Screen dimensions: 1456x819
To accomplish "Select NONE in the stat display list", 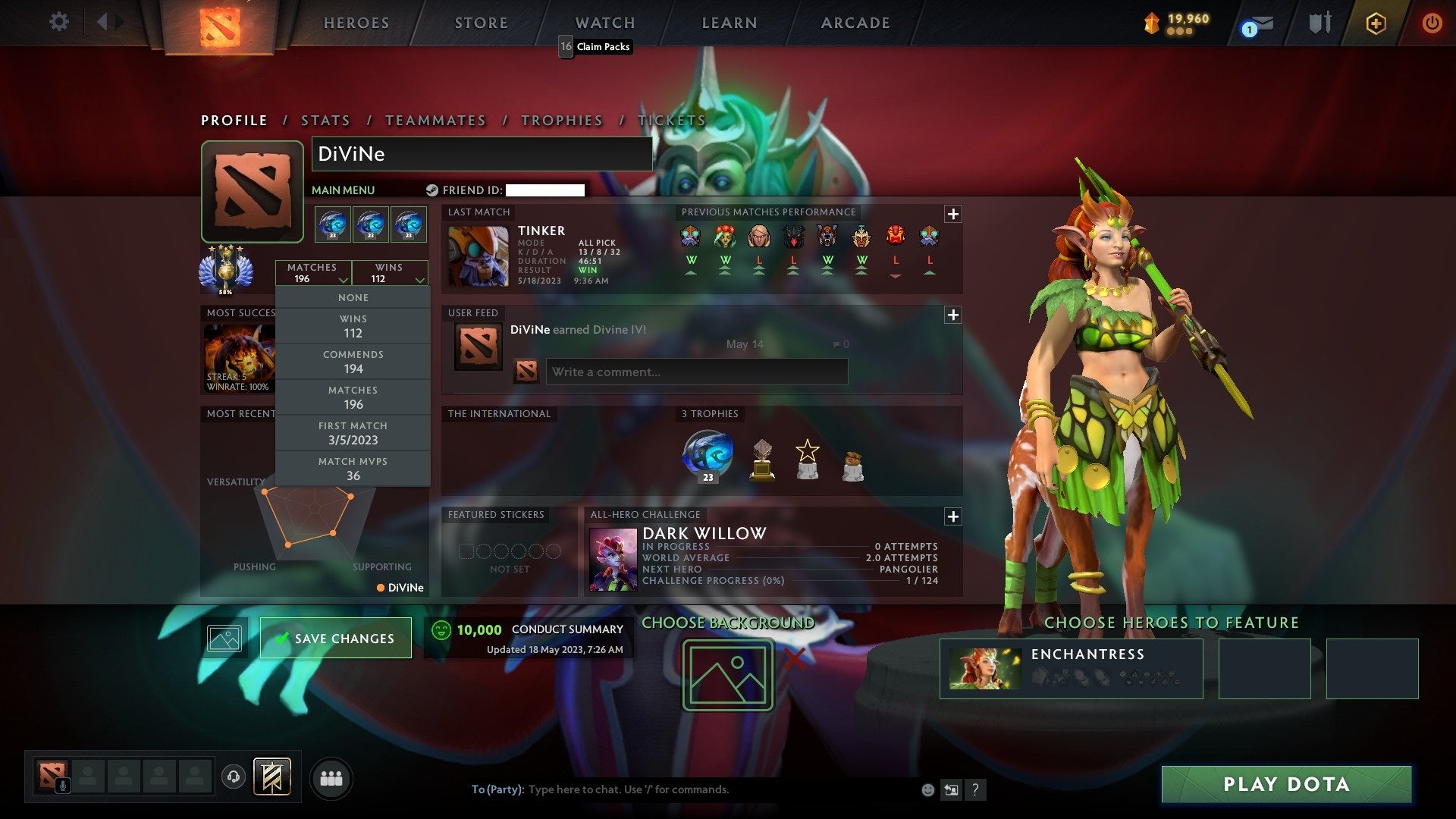I will (353, 297).
